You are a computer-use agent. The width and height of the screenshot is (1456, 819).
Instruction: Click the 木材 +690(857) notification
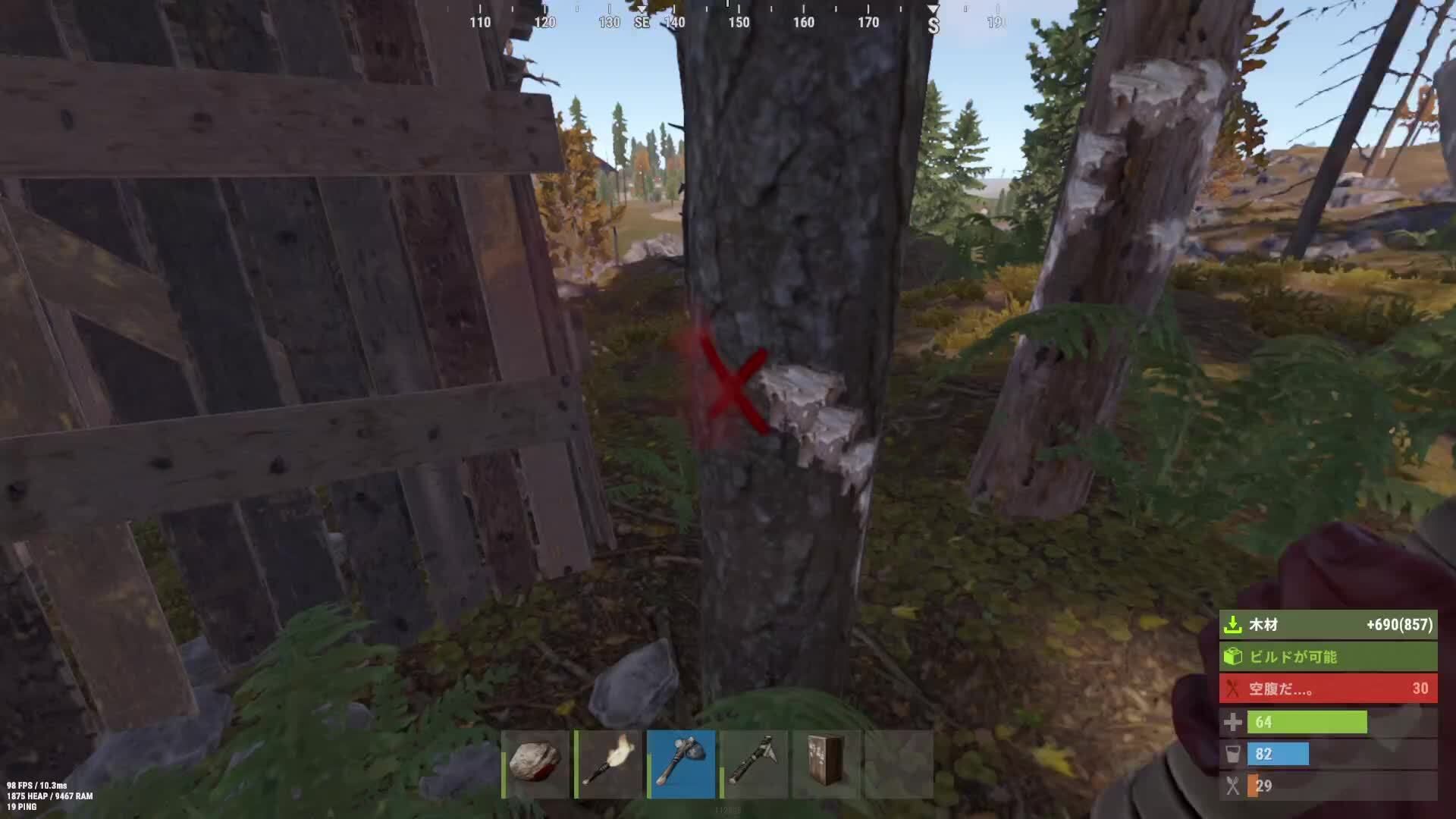coord(1326,626)
